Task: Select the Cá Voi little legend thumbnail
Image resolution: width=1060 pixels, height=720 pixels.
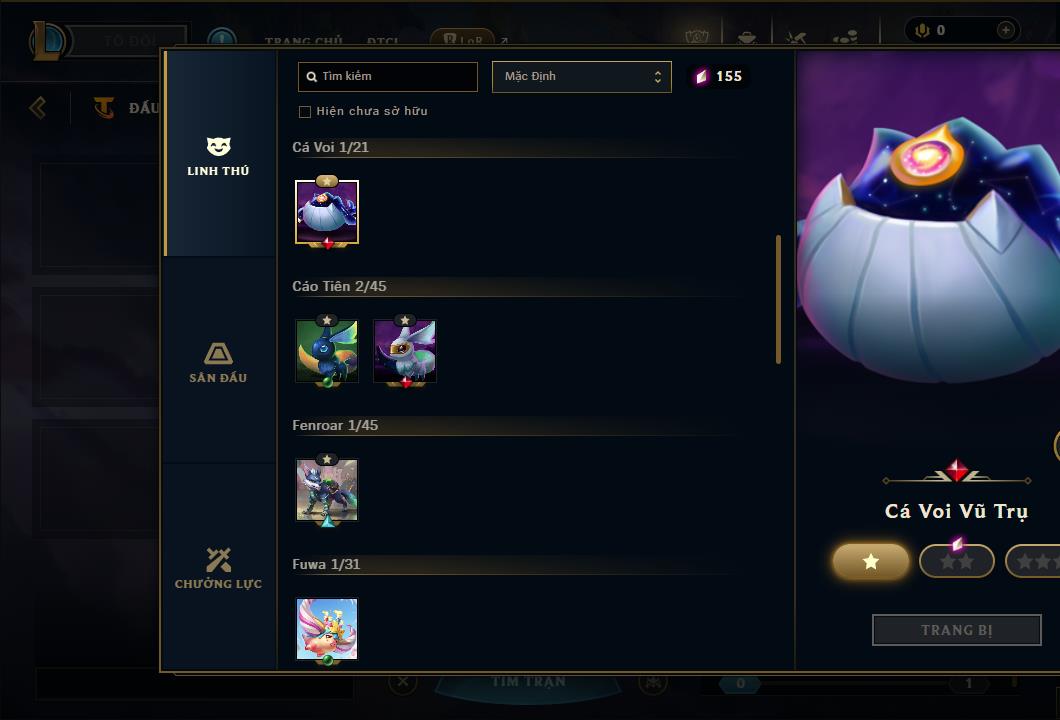Action: pos(327,212)
